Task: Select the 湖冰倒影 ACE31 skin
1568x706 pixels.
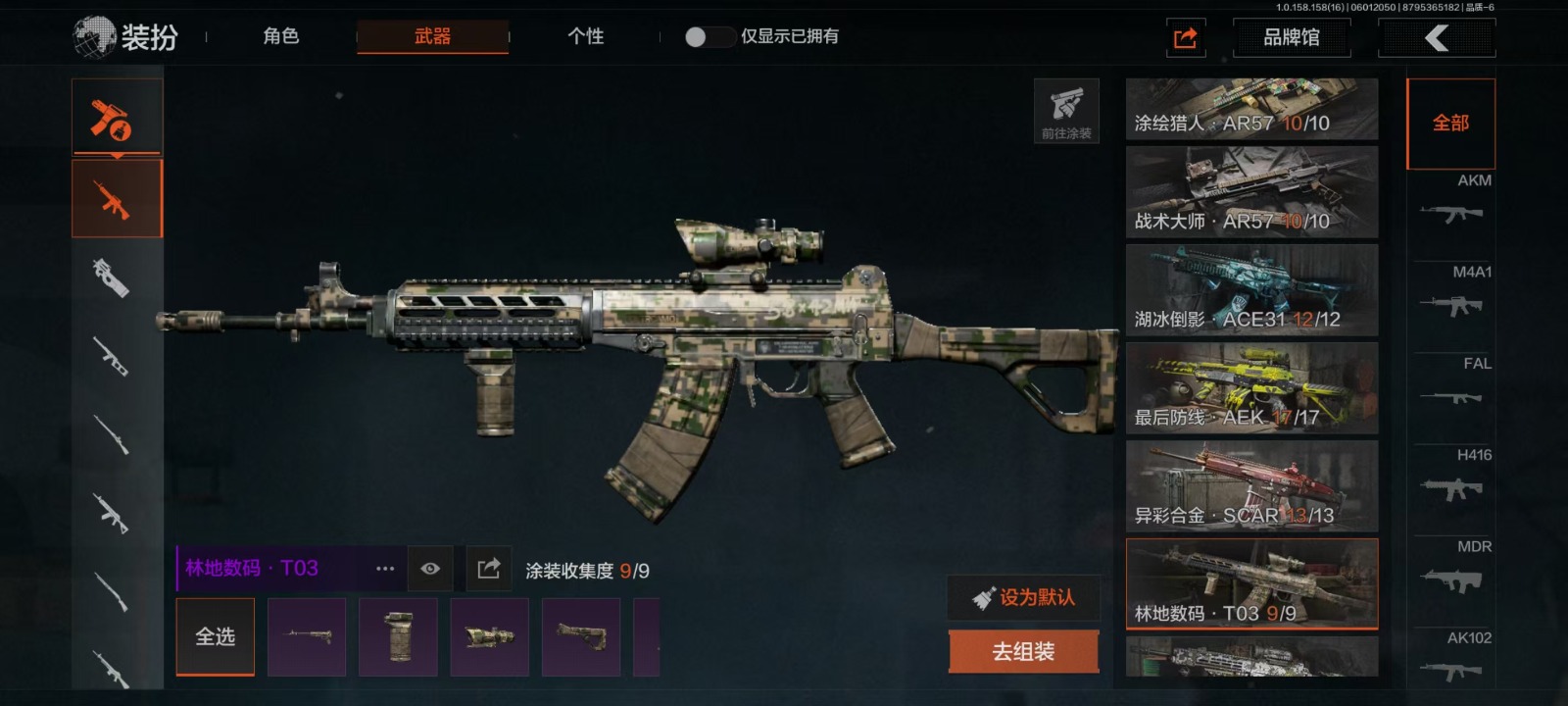Action: [x=1251, y=290]
